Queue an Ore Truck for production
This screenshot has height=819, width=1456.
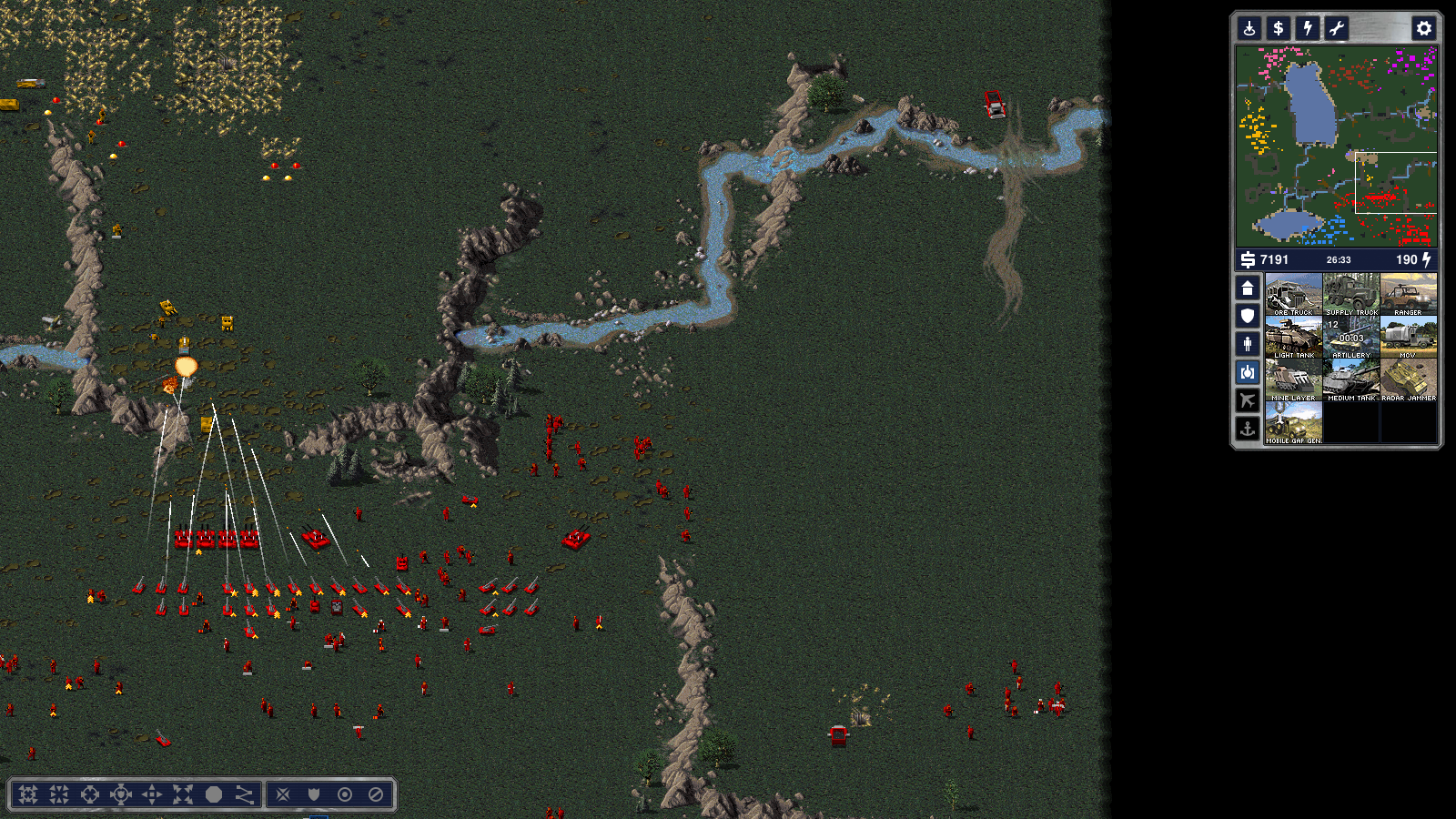(1293, 295)
